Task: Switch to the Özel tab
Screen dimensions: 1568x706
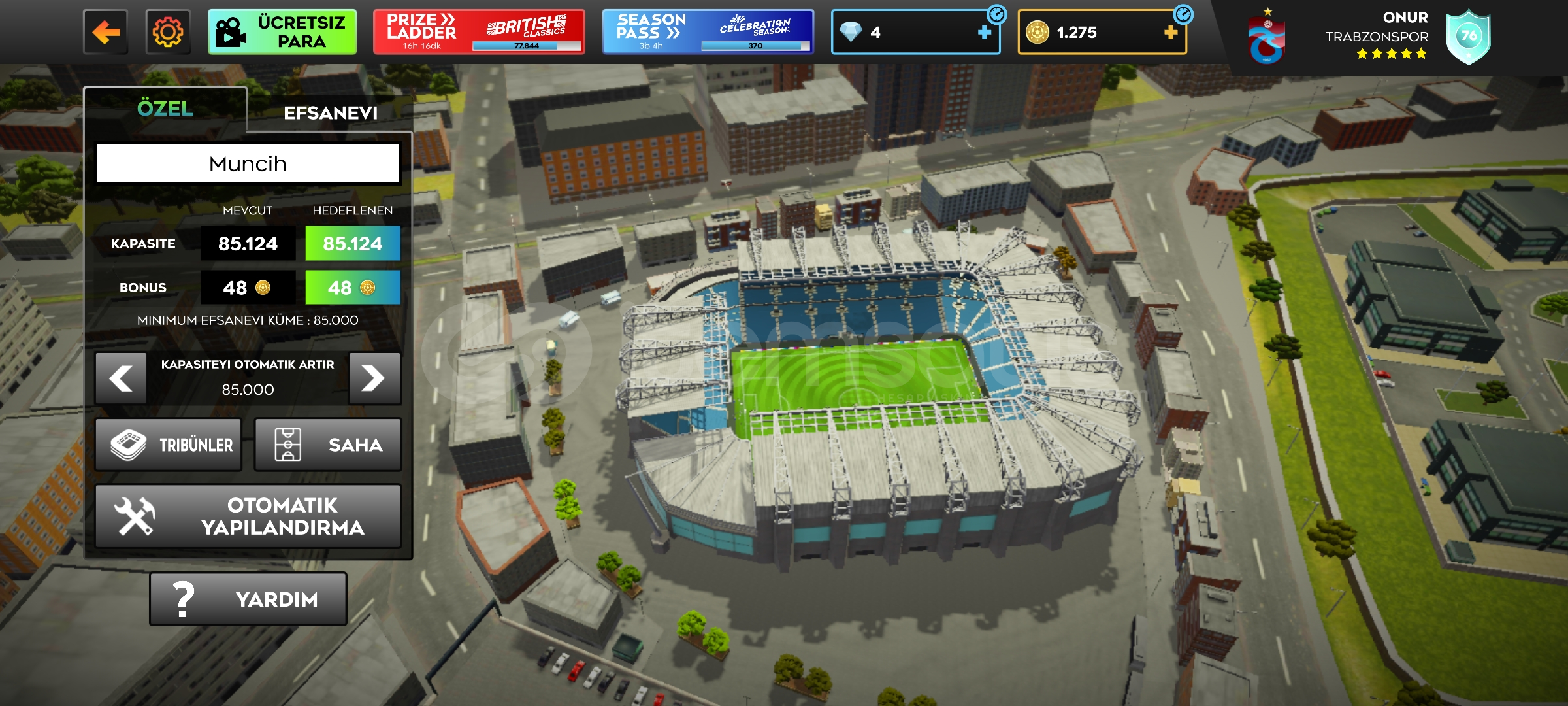Action: (165, 109)
